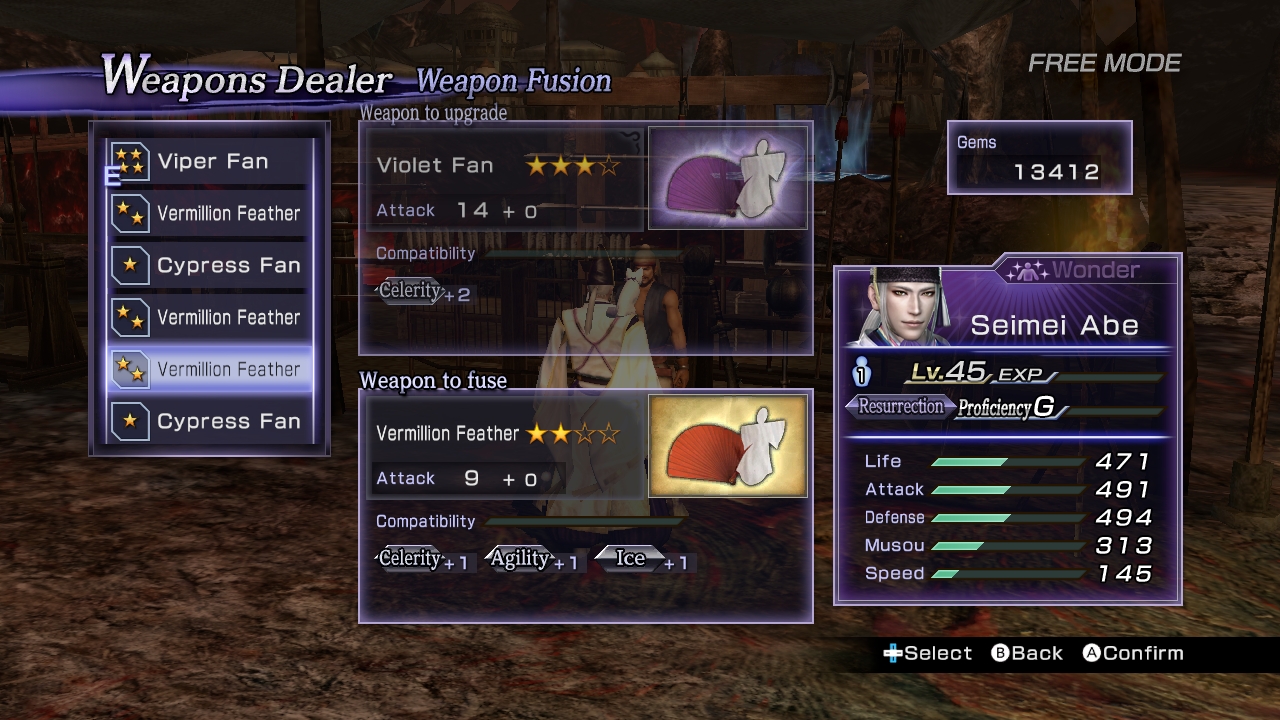The image size is (1280, 720).
Task: Select the Viper Fan list entry
Action: (211, 162)
